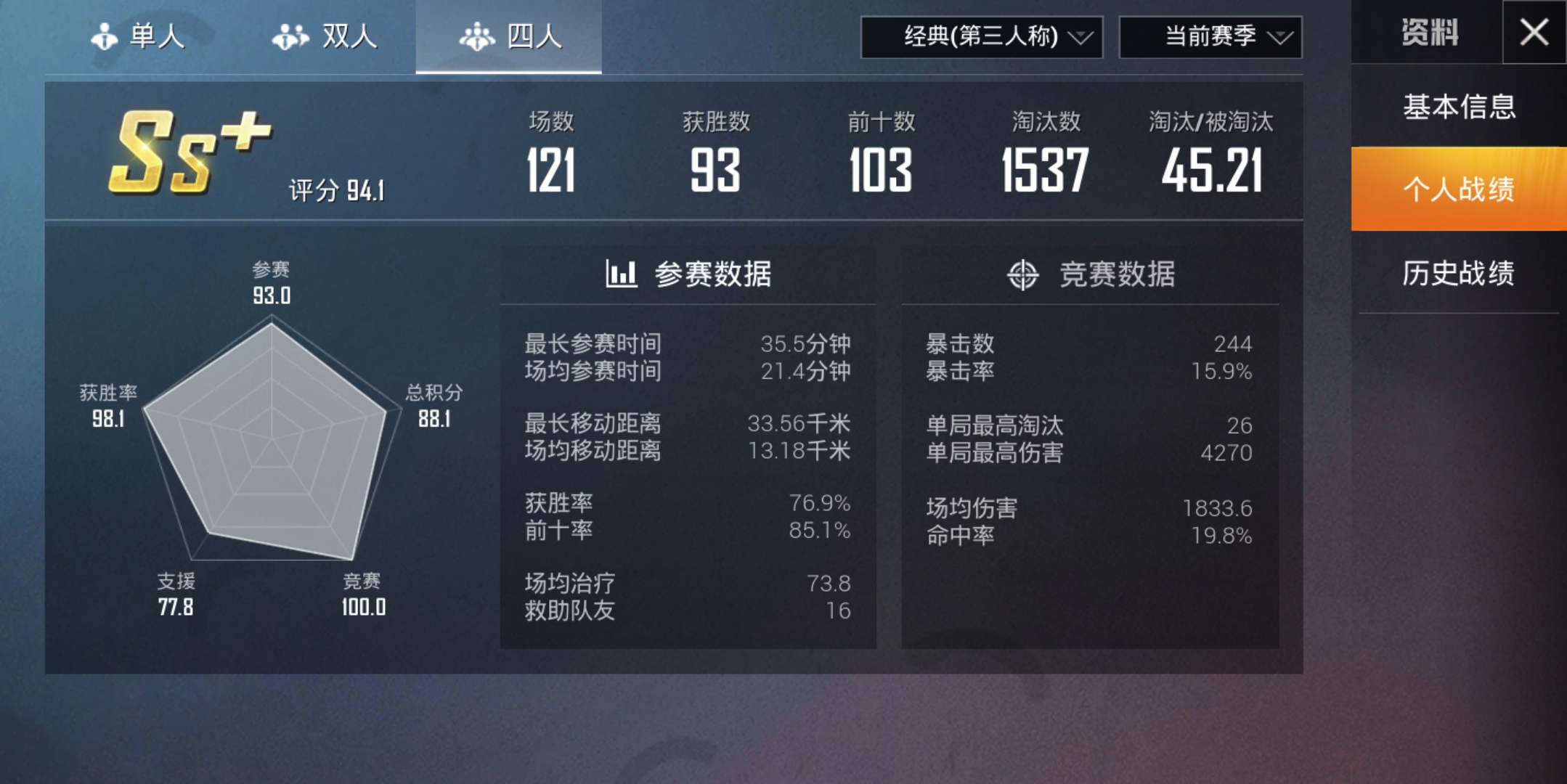Click the duo two-person icon
This screenshot has height=784, width=1567.
coord(290,38)
